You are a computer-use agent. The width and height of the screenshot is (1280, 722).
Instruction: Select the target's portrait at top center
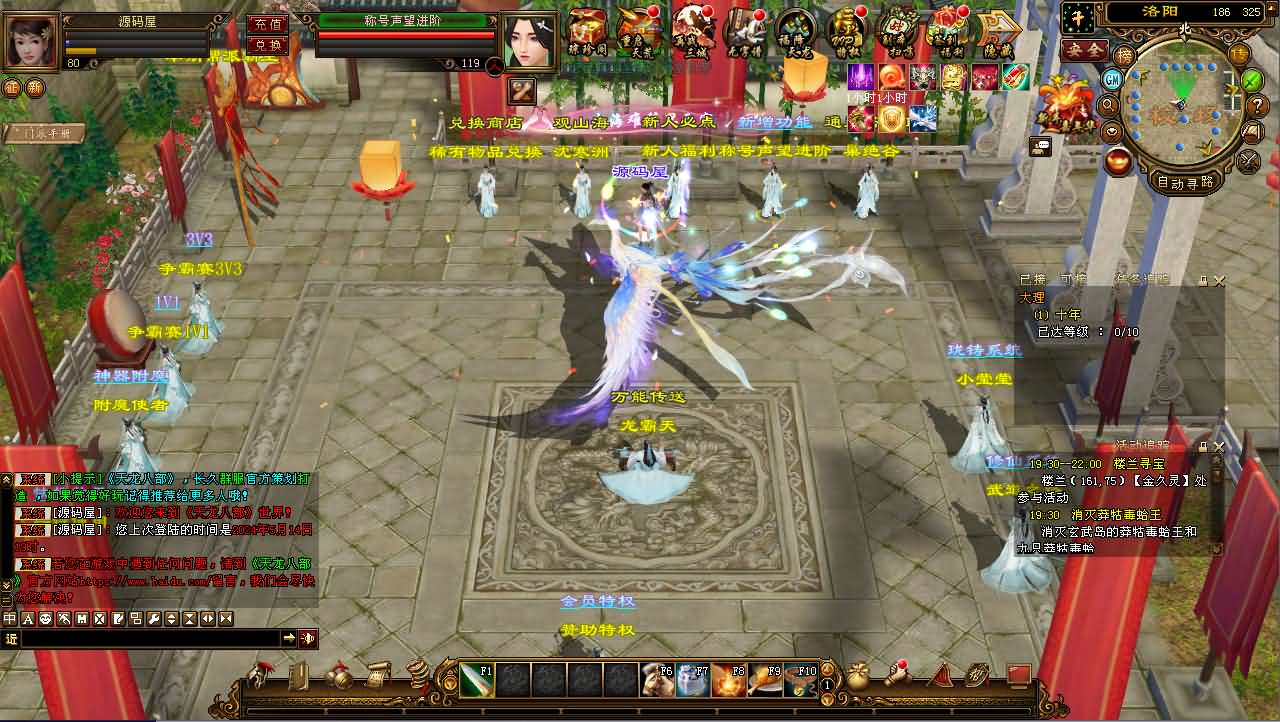point(529,42)
